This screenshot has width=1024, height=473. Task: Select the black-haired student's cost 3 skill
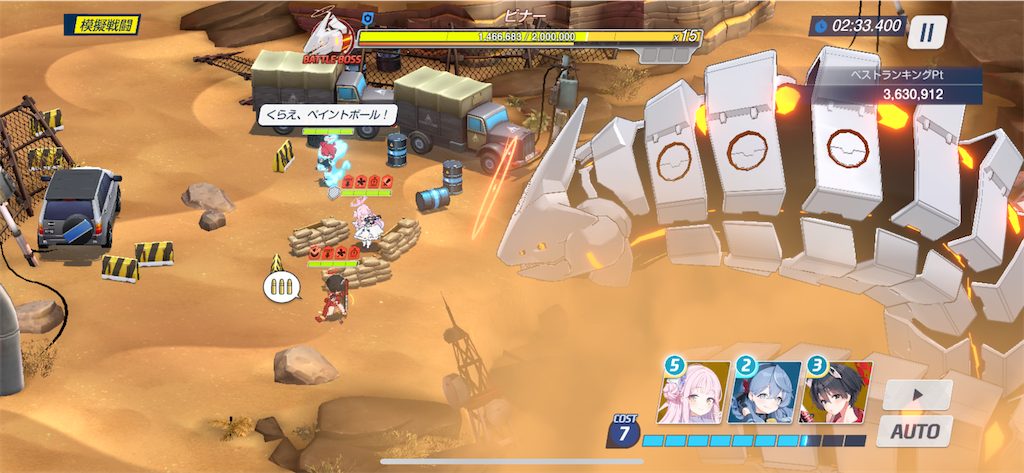tap(836, 392)
